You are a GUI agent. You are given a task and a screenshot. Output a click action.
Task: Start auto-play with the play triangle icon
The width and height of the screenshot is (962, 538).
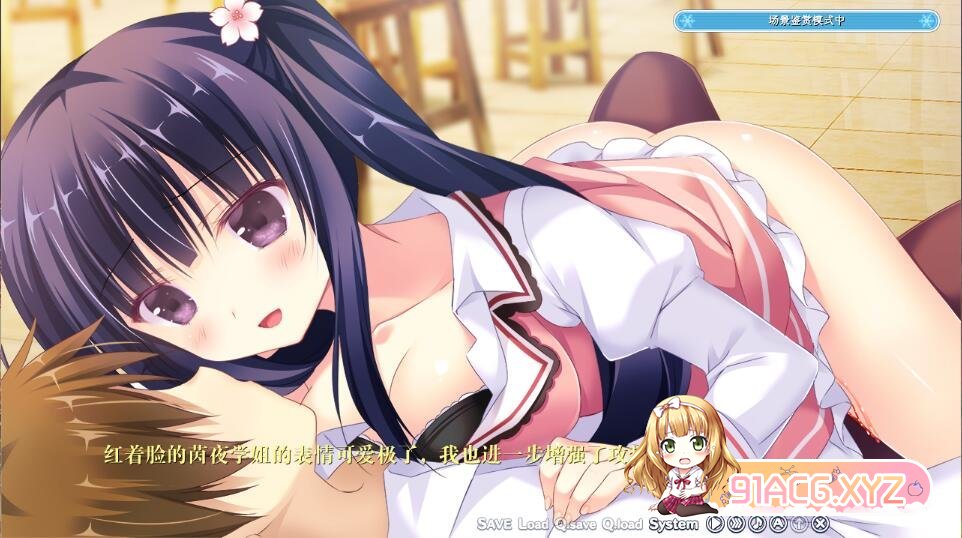[x=714, y=523]
